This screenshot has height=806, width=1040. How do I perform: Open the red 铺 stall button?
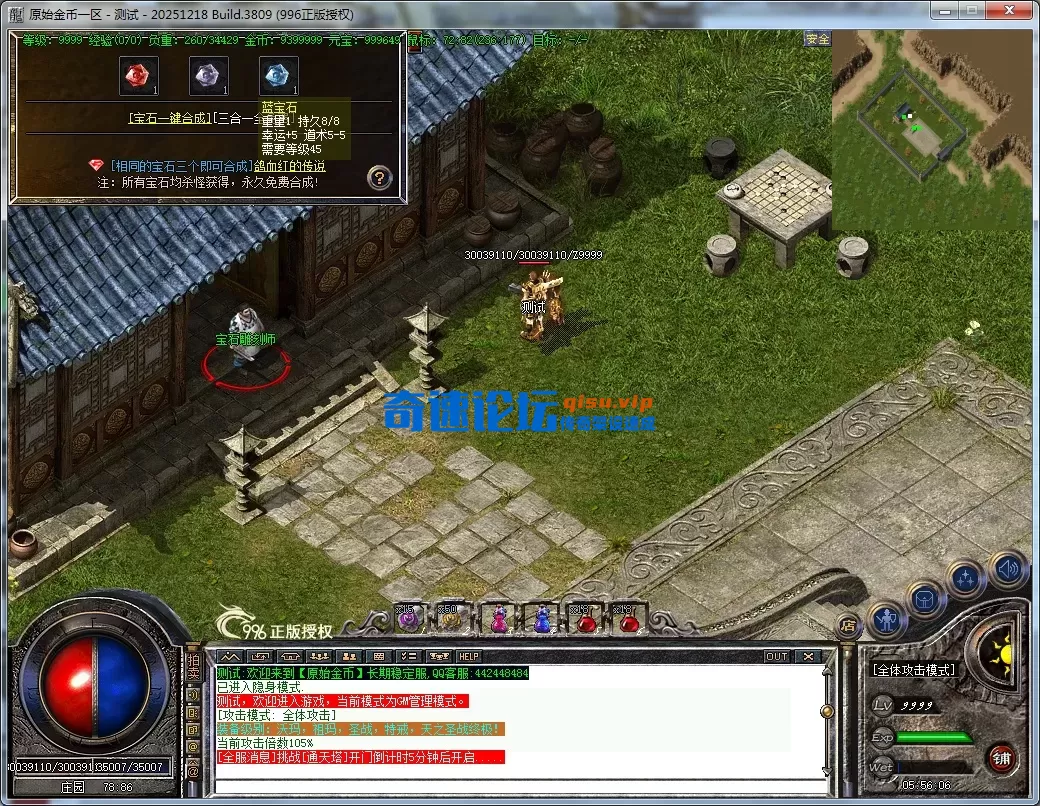1002,758
